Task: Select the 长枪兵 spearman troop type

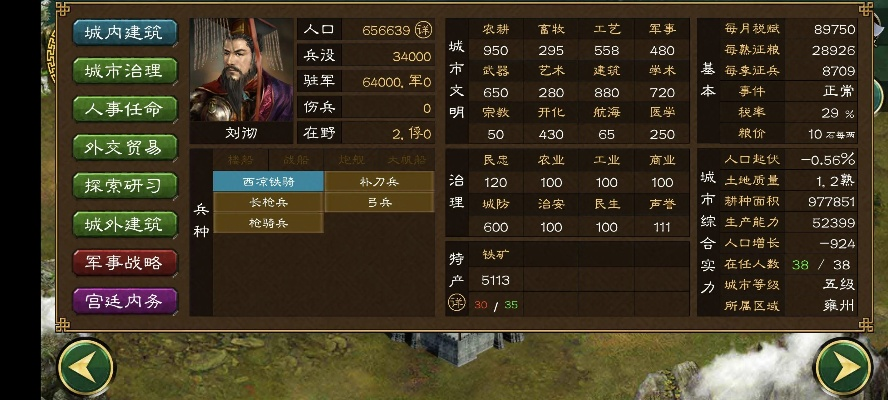Action: click(268, 202)
